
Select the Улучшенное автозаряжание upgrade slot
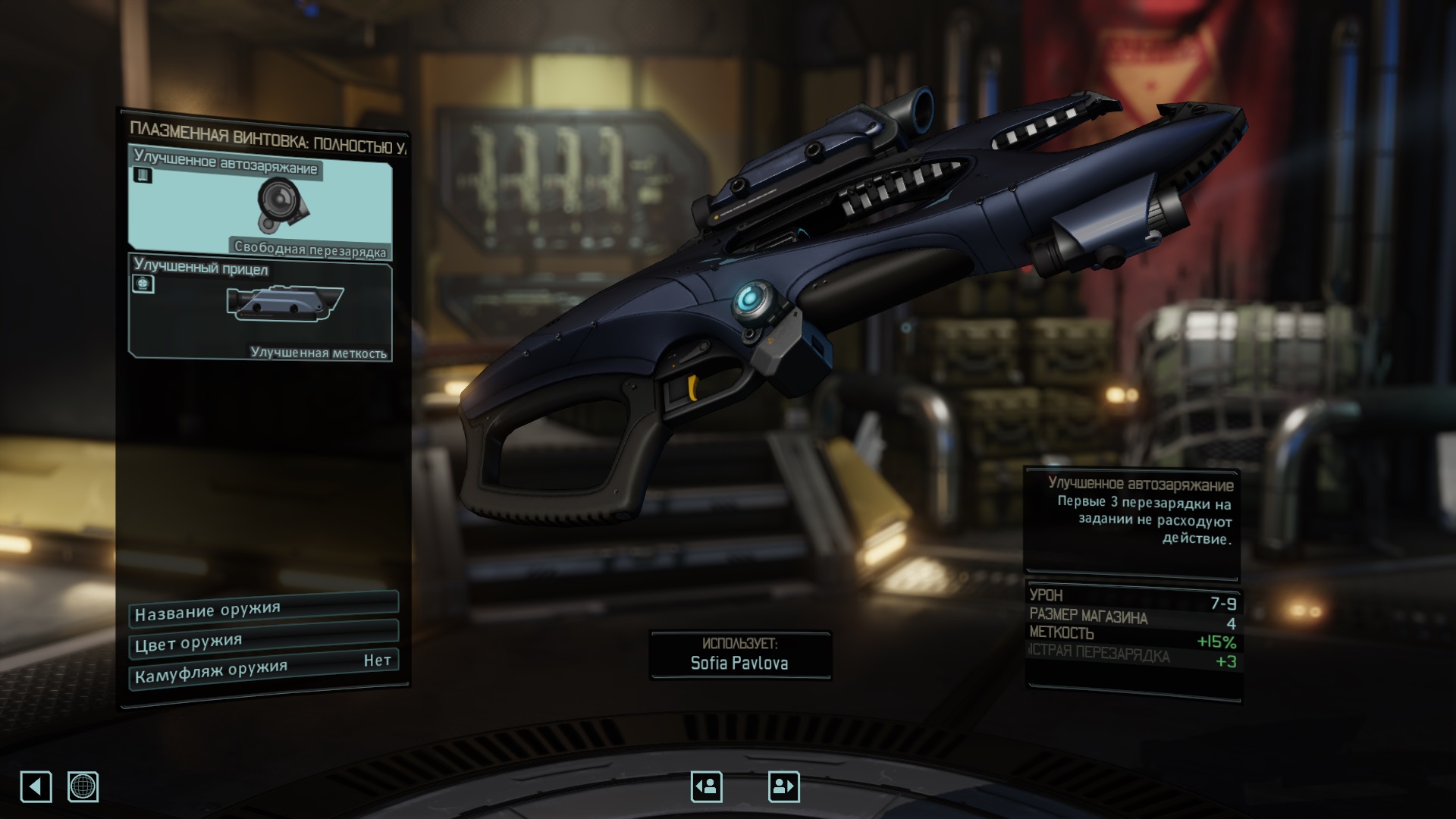[x=260, y=202]
